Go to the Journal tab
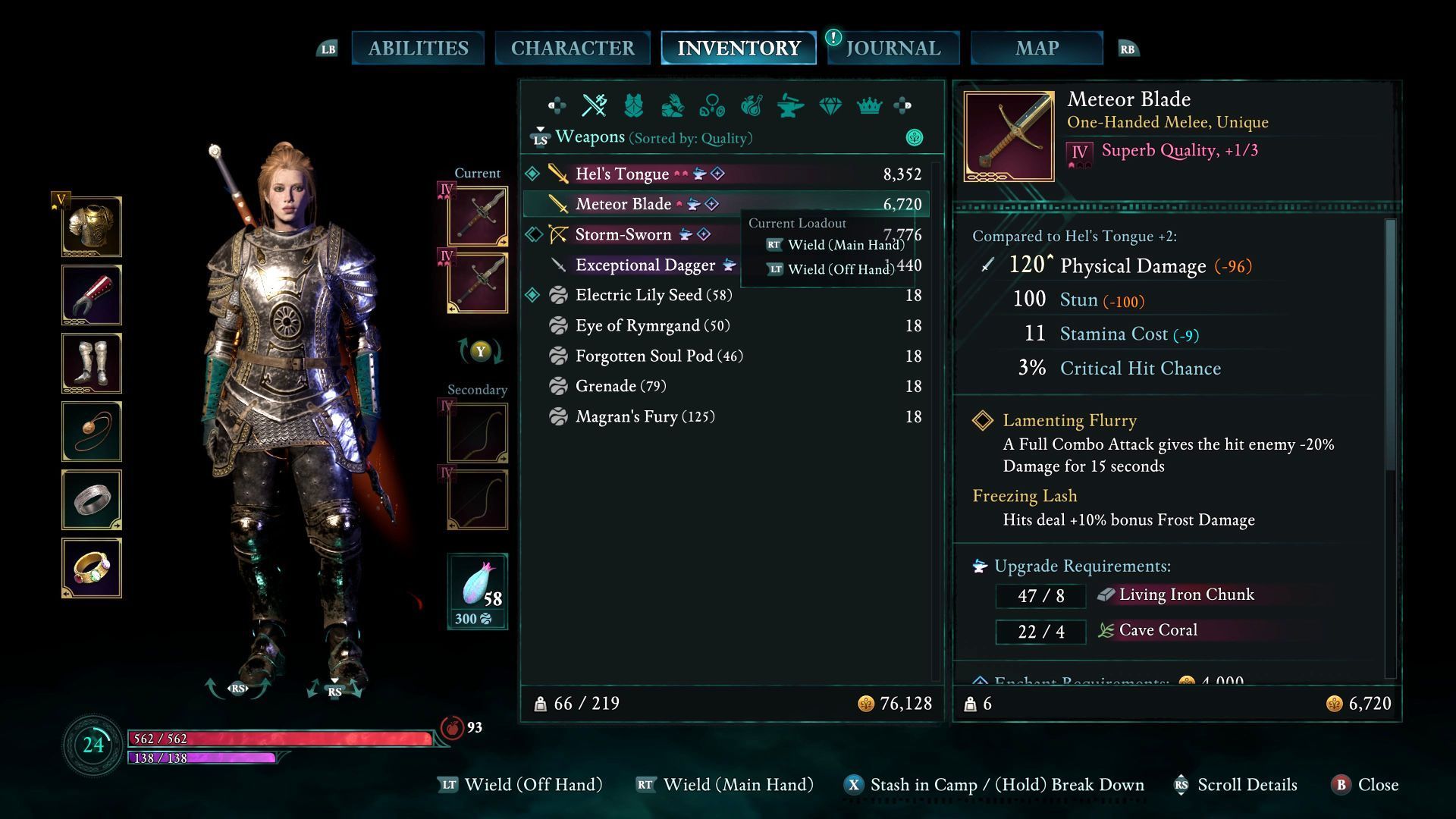The image size is (1456, 819). 893,49
